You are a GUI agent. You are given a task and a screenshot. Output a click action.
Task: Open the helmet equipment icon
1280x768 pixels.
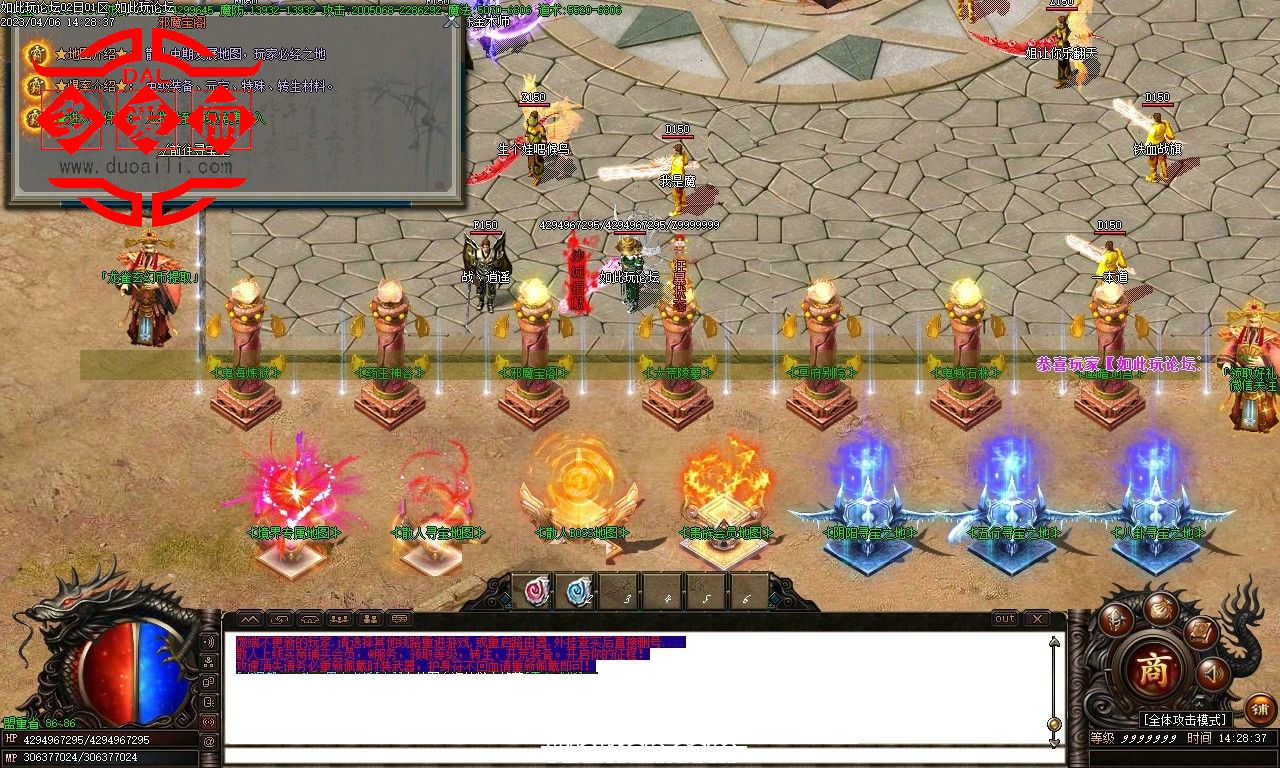(x=1115, y=619)
